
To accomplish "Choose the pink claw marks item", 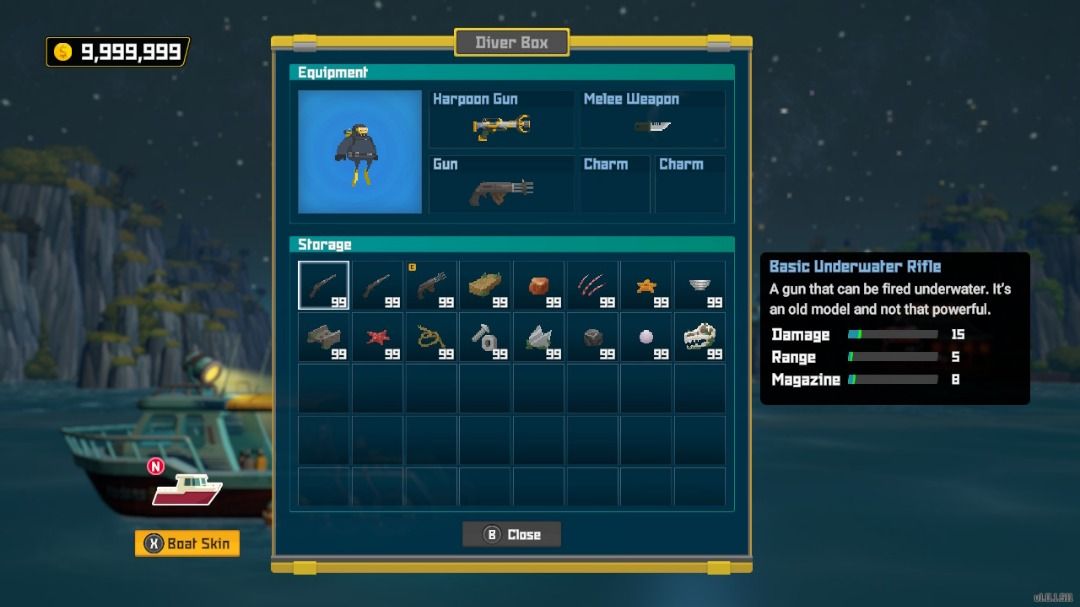I will click(594, 286).
